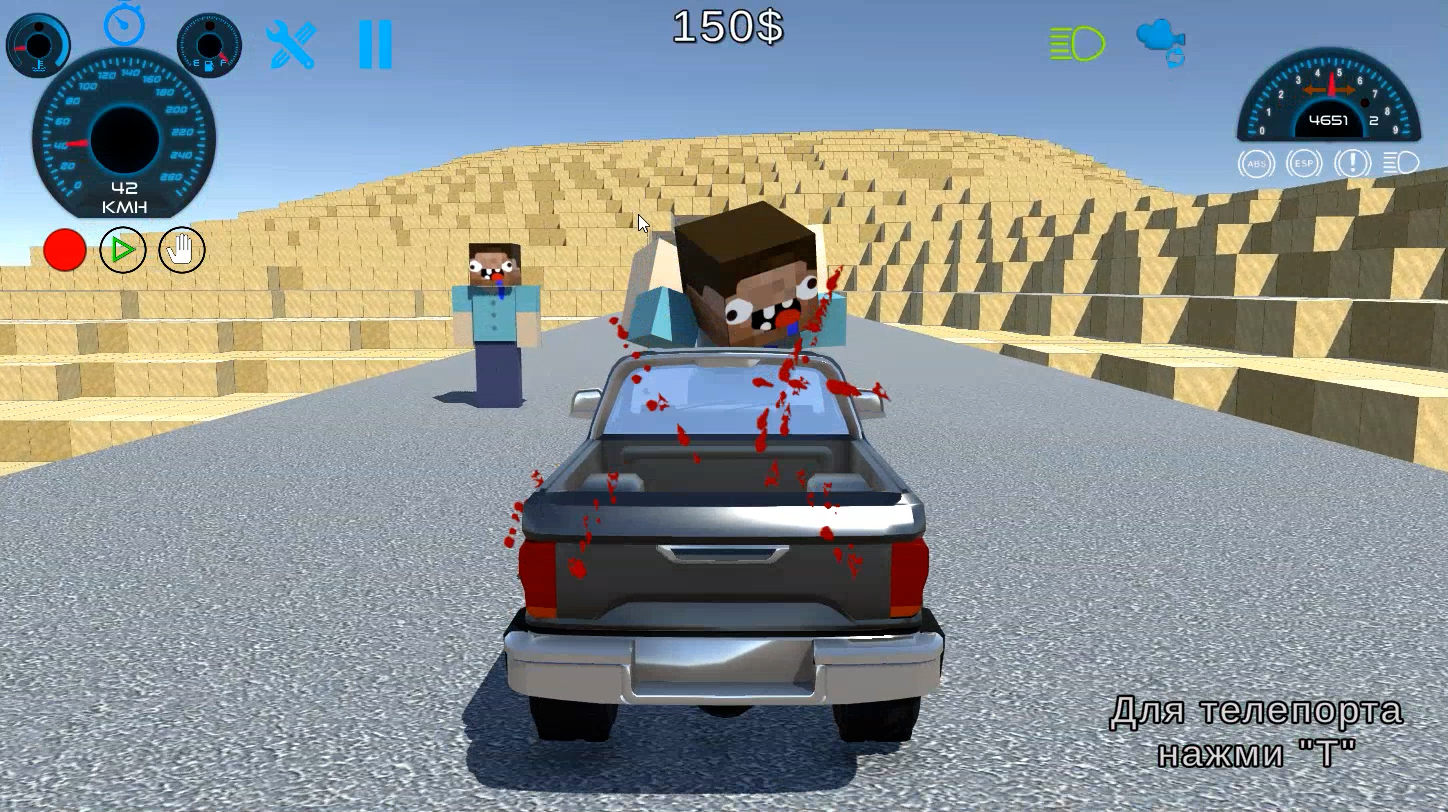
Task: Engage the handbrake hand icon
Action: point(180,251)
